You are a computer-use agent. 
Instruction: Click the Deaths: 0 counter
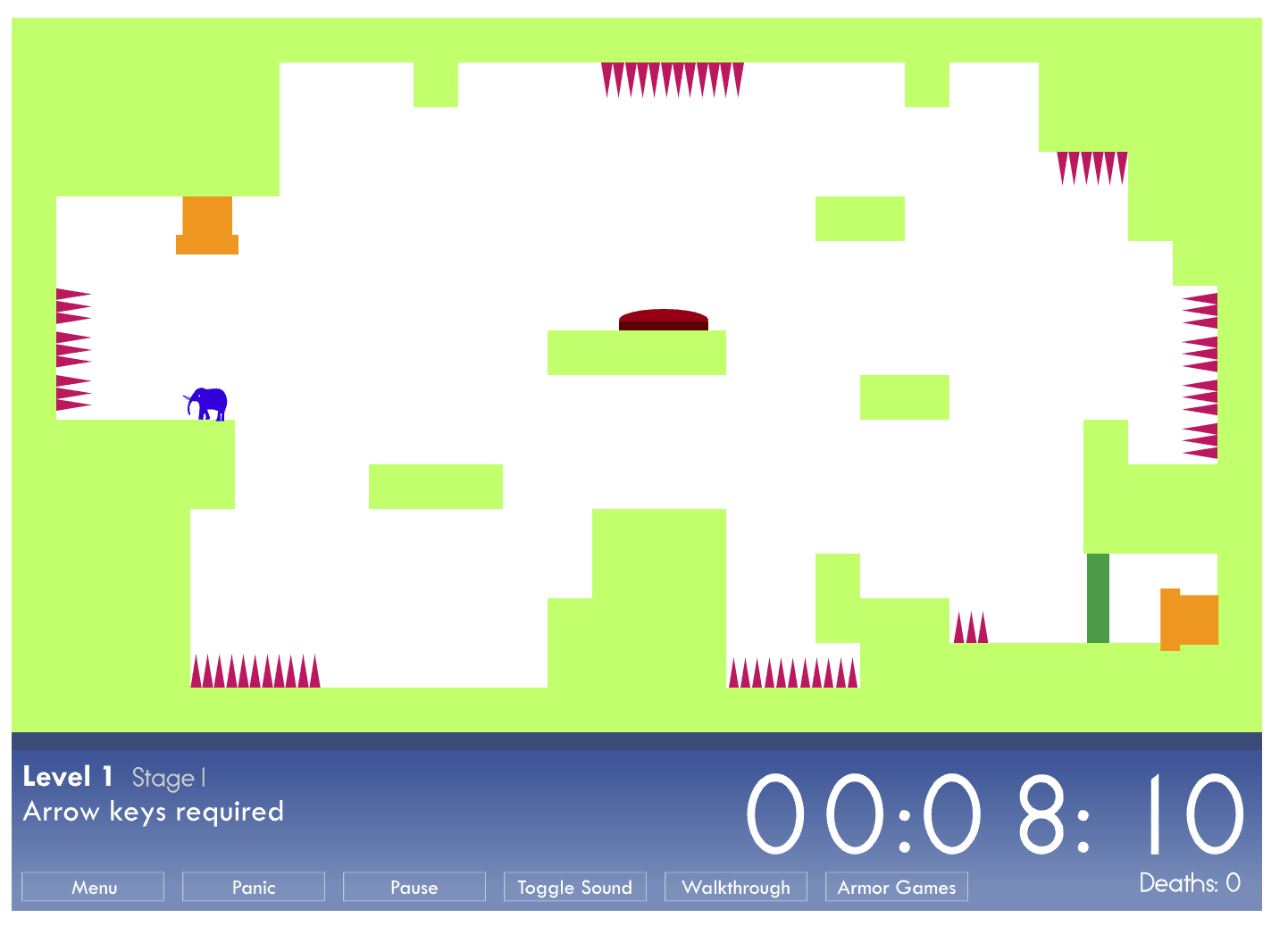[1188, 882]
